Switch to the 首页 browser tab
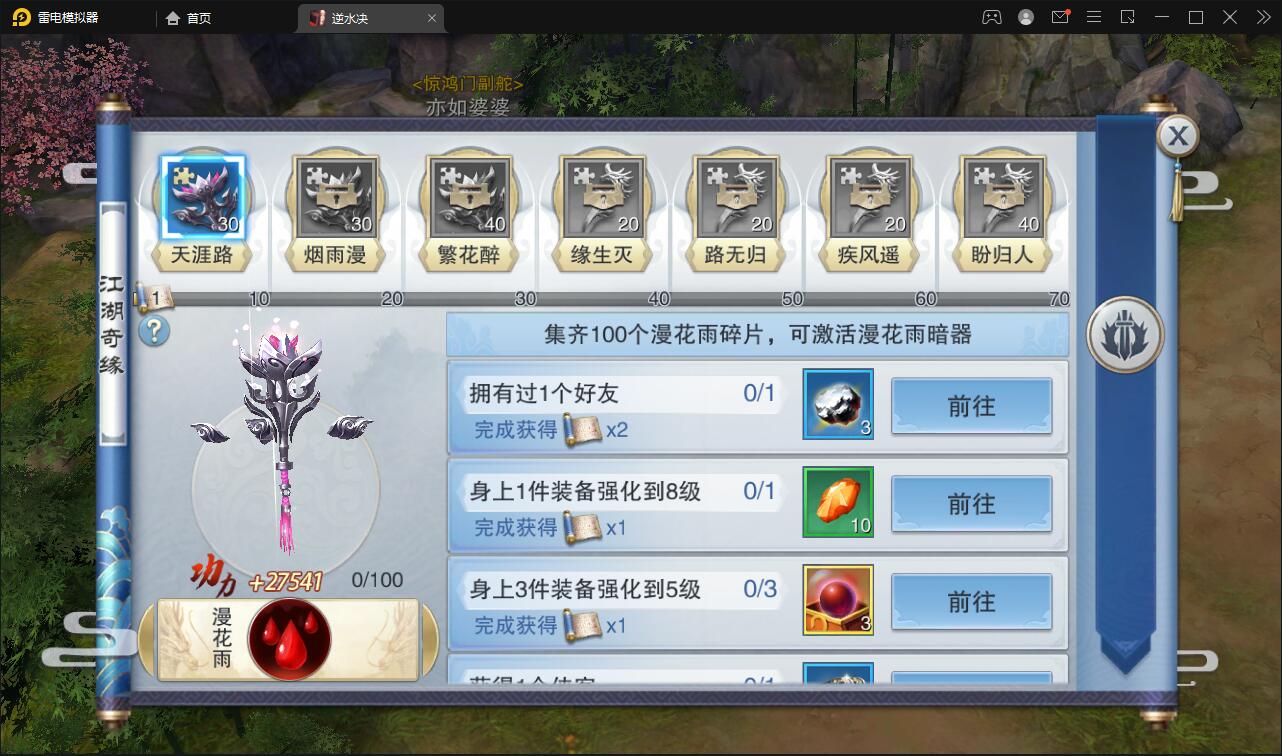Screen dimensions: 1282x756 pos(188,17)
